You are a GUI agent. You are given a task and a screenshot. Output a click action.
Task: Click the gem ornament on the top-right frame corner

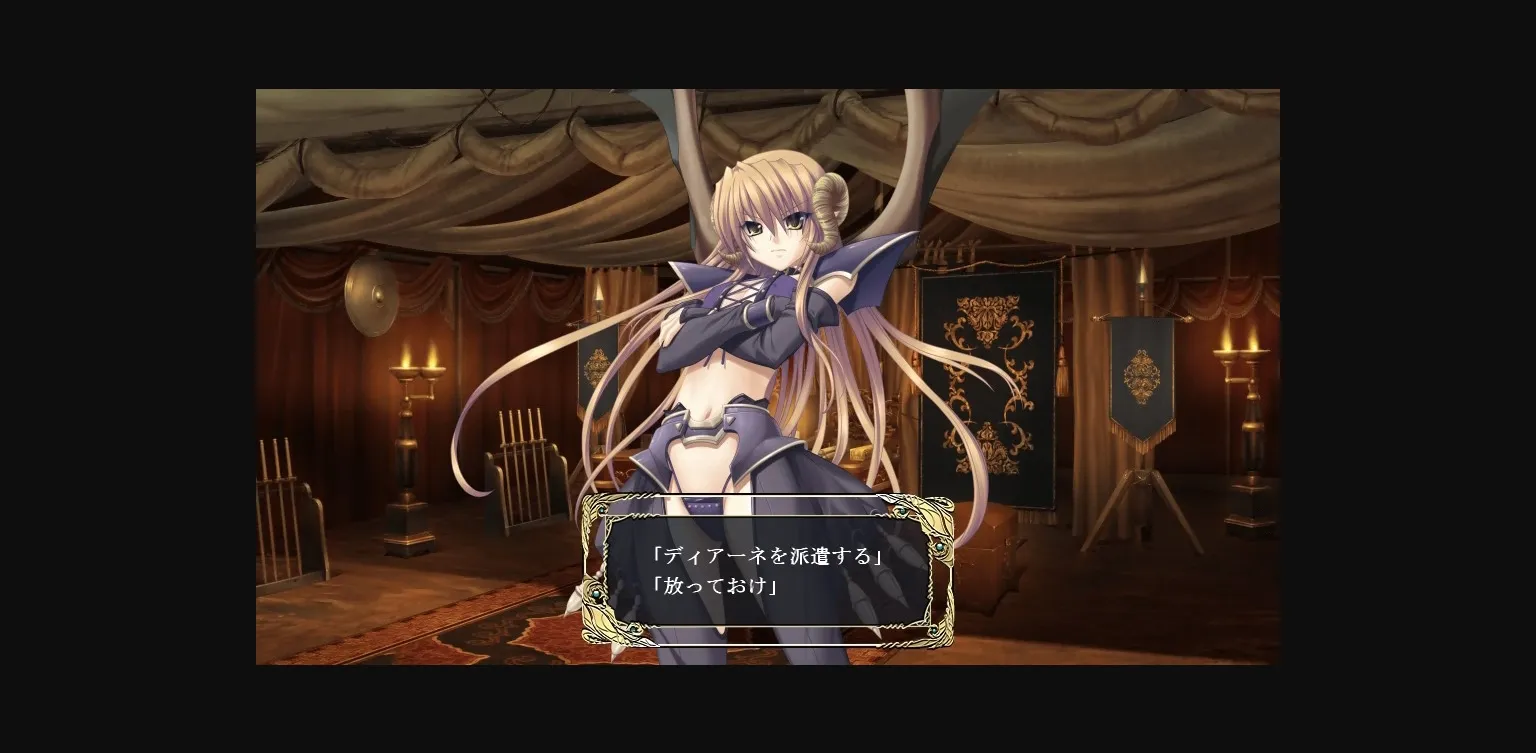tap(900, 512)
